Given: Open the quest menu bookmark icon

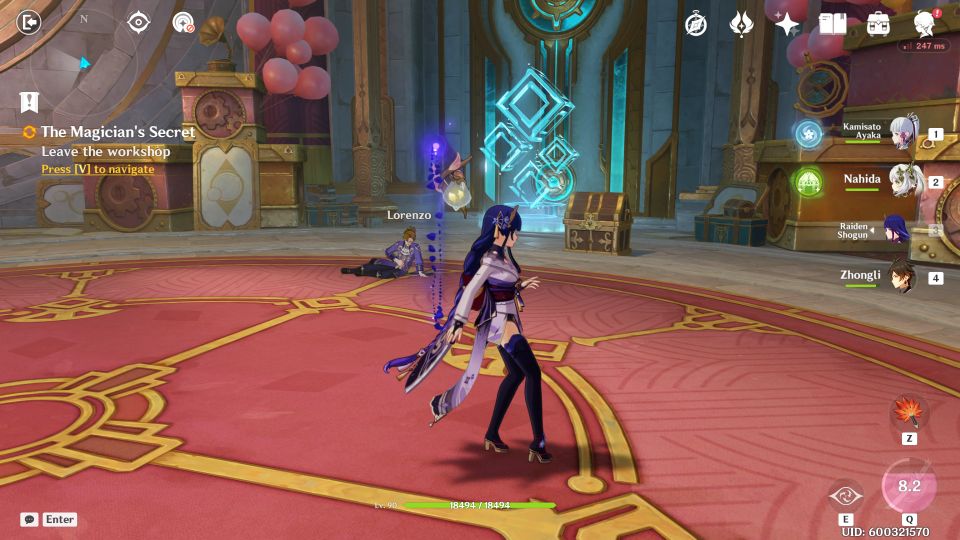Looking at the screenshot, I should coord(28,101).
